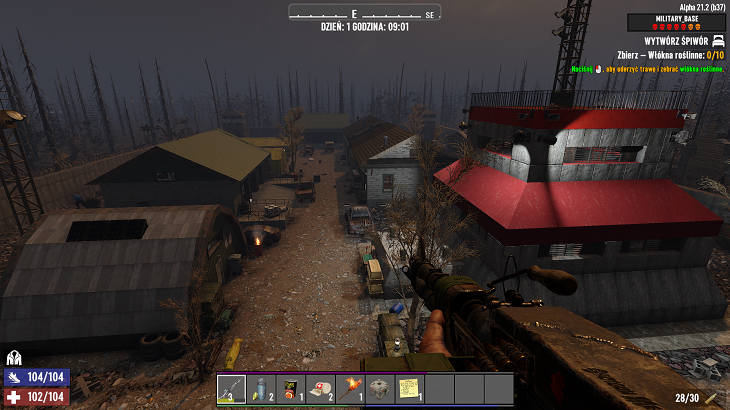Click the bed icon beside the quest title
This screenshot has width=730, height=410.
(717, 41)
